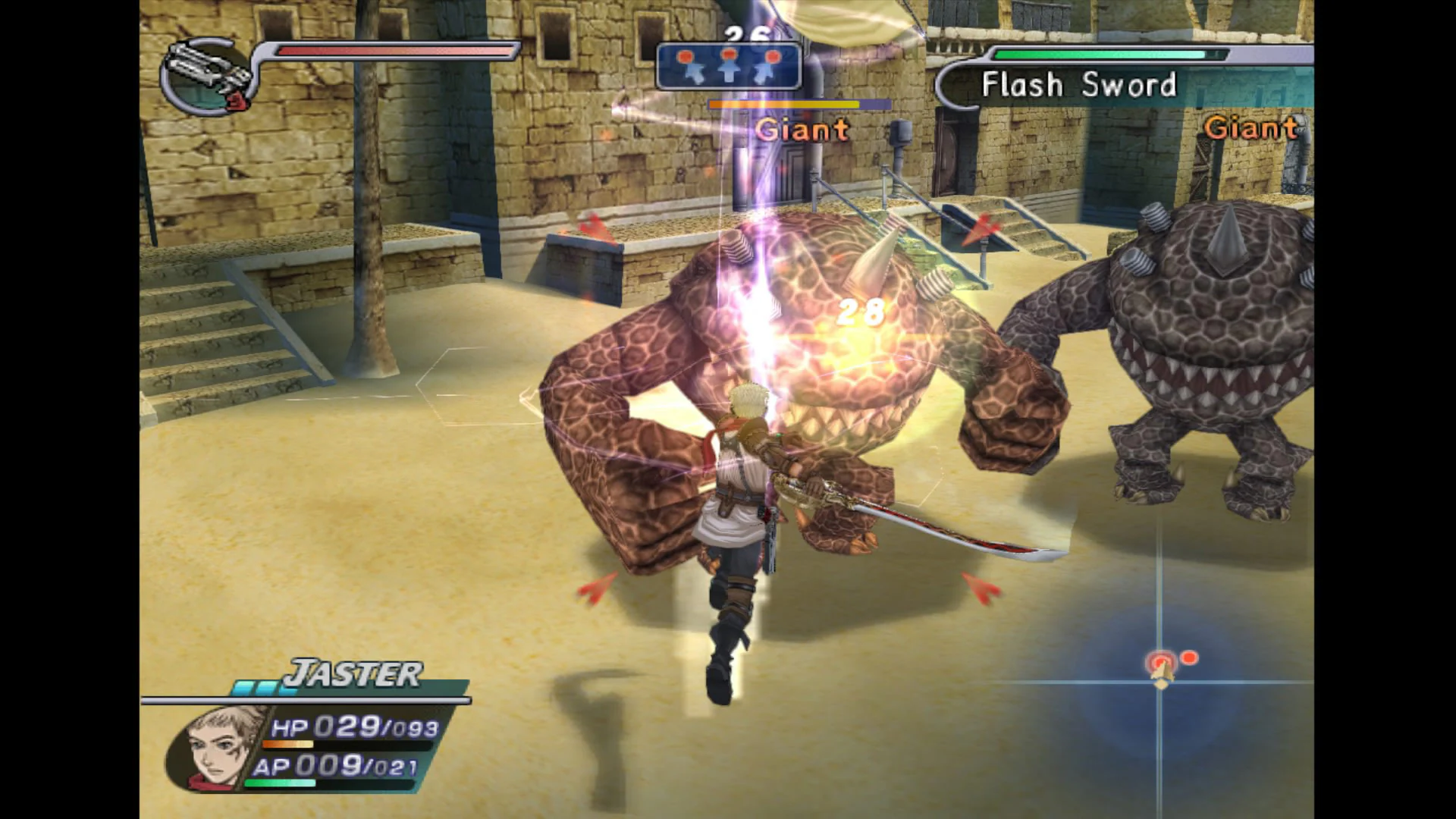This screenshot has height=819, width=1456.
Task: Click the JASTER nameplate text
Action: pyautogui.click(x=354, y=673)
